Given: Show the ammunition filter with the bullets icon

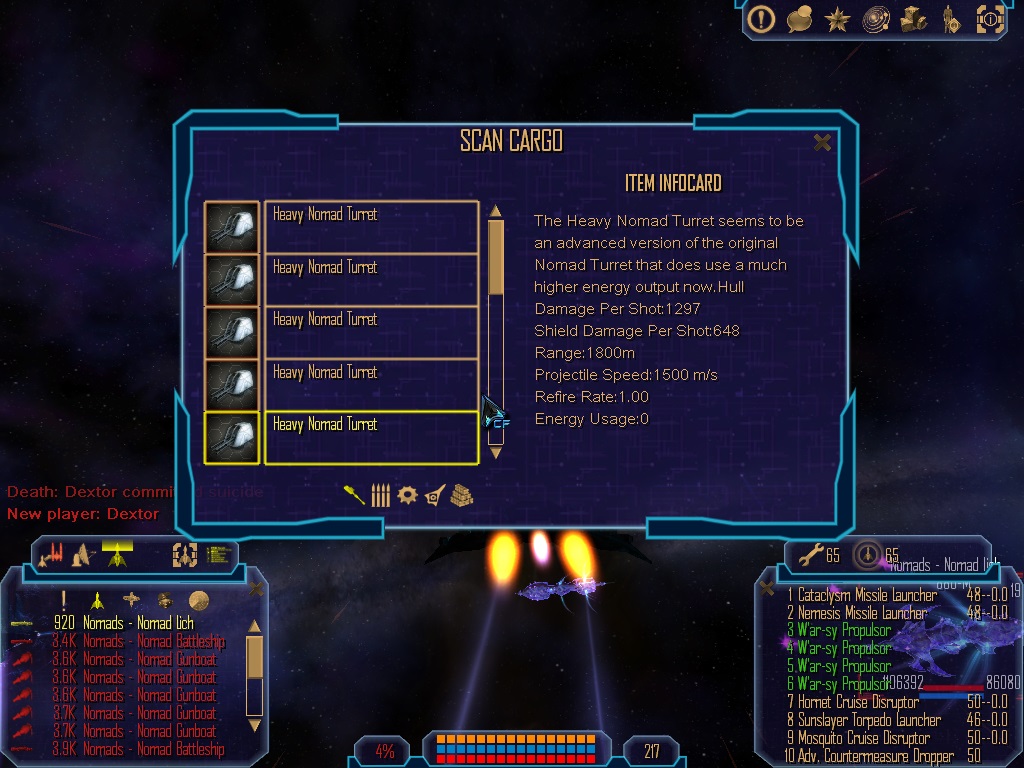Looking at the screenshot, I should (x=380, y=495).
